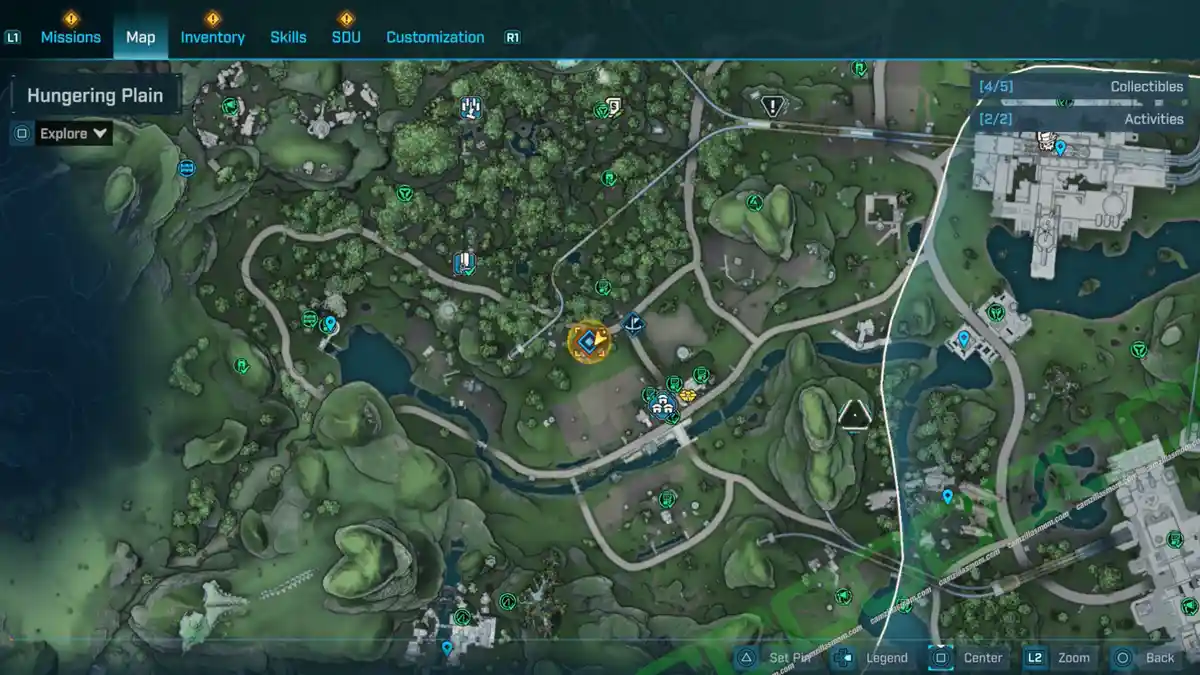
Task: Expand the Explore dropdown
Action: click(74, 133)
